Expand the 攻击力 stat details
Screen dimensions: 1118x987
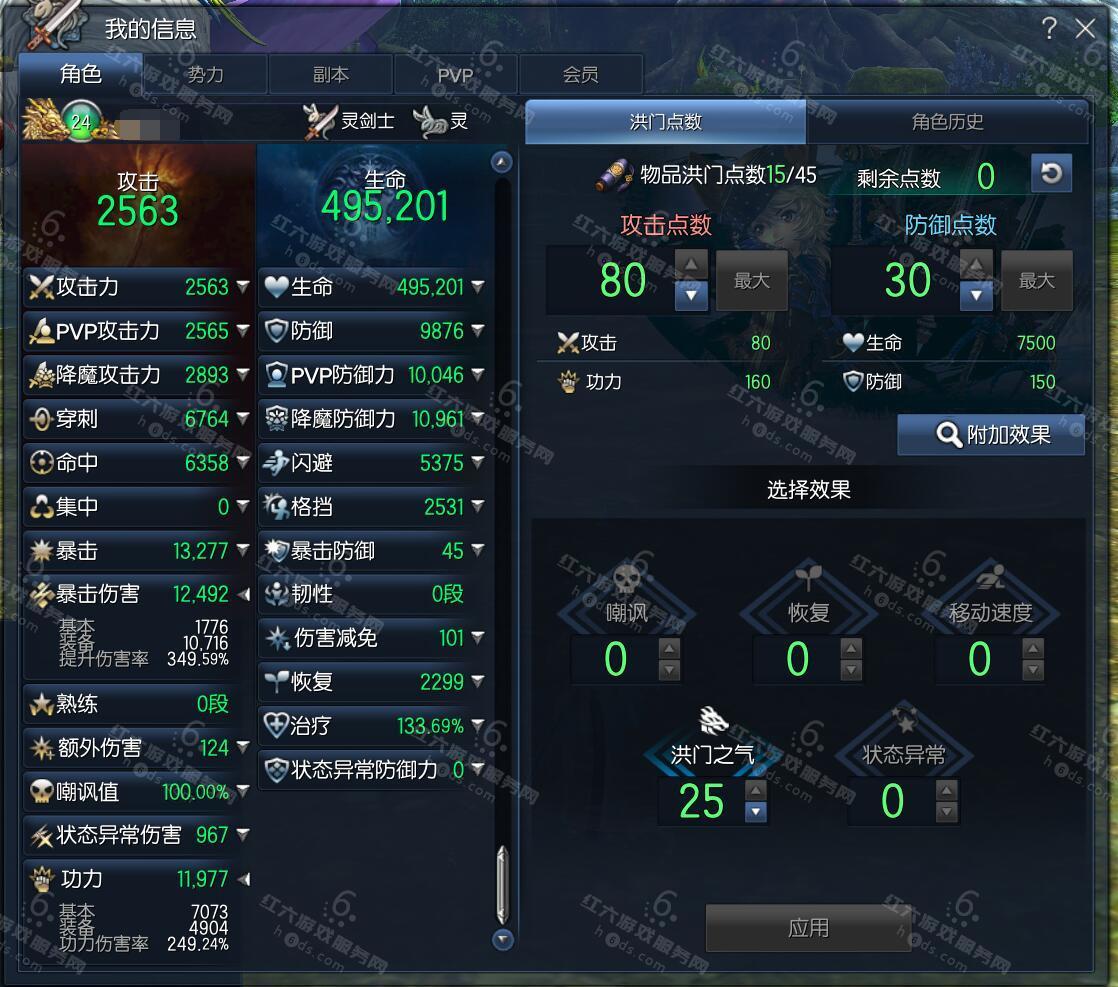243,287
